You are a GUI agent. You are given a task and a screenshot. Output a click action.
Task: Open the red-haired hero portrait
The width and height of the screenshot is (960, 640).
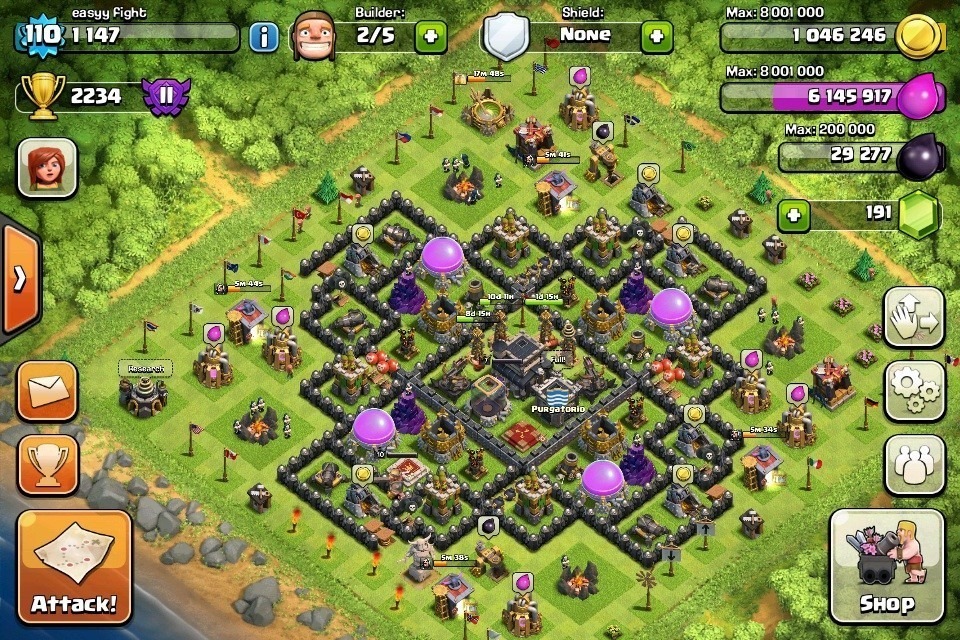pyautogui.click(x=47, y=167)
